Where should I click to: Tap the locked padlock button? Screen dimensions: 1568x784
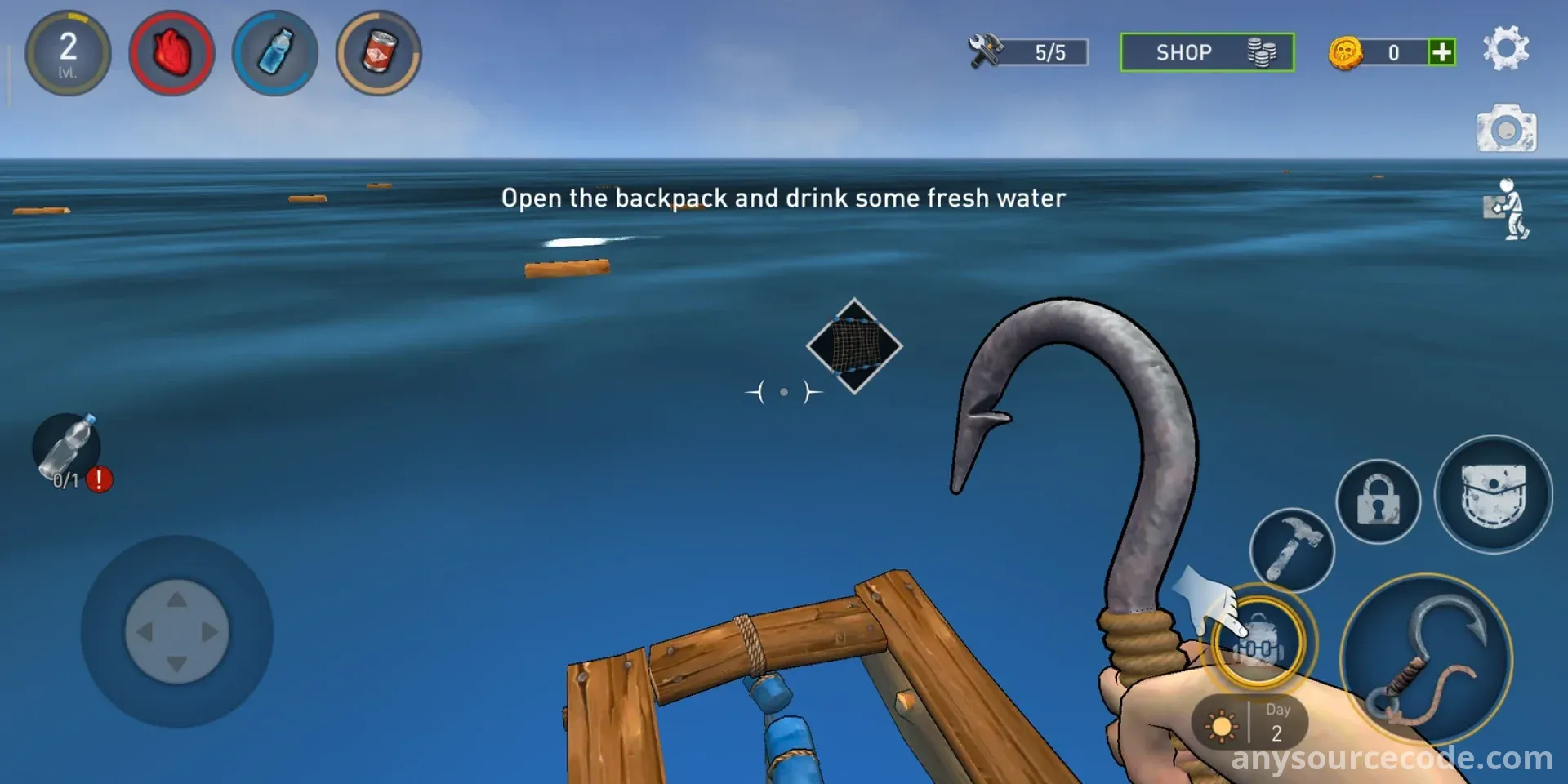tap(1378, 501)
